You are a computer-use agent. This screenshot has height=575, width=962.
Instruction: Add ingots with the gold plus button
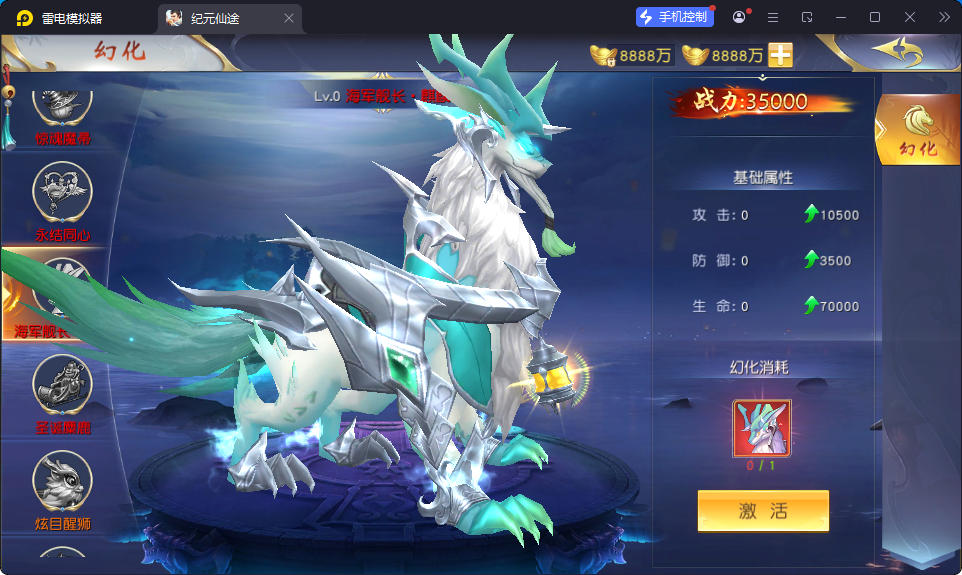pos(780,55)
